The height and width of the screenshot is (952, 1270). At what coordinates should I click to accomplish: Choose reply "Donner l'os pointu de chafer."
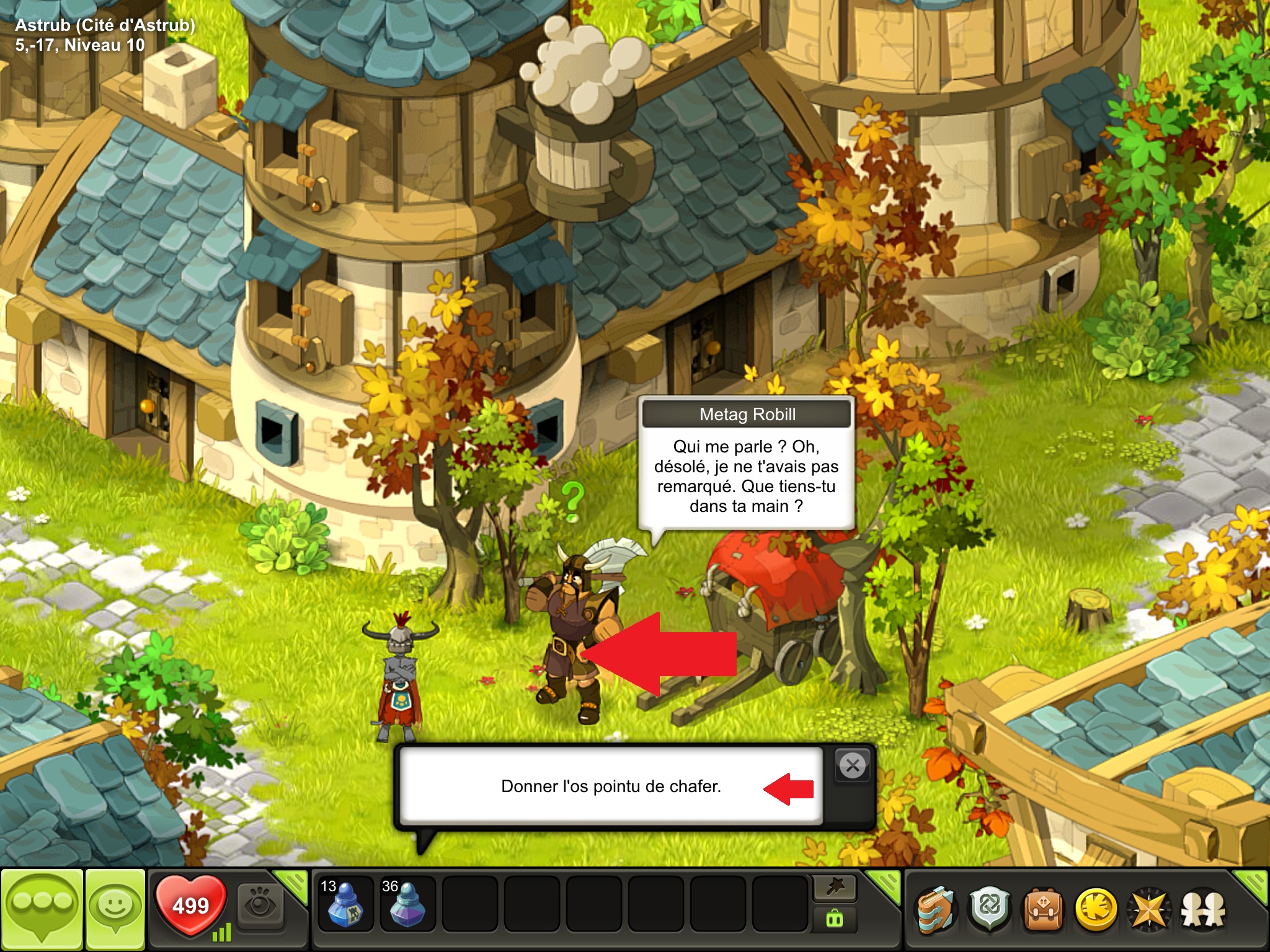click(611, 787)
